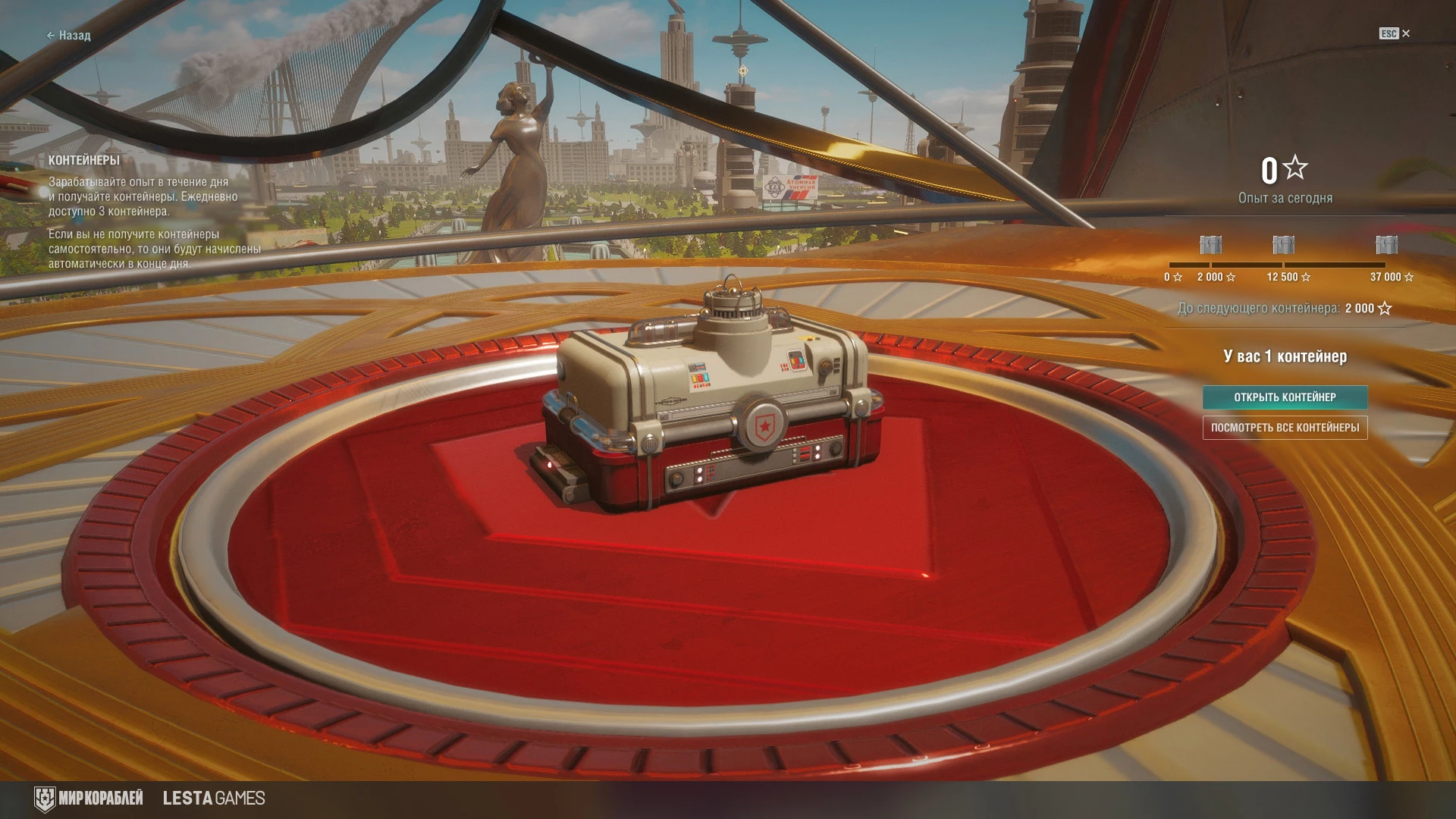Image resolution: width=1456 pixels, height=819 pixels.
Task: Select the 37 000 experience container icon
Action: [1386, 245]
